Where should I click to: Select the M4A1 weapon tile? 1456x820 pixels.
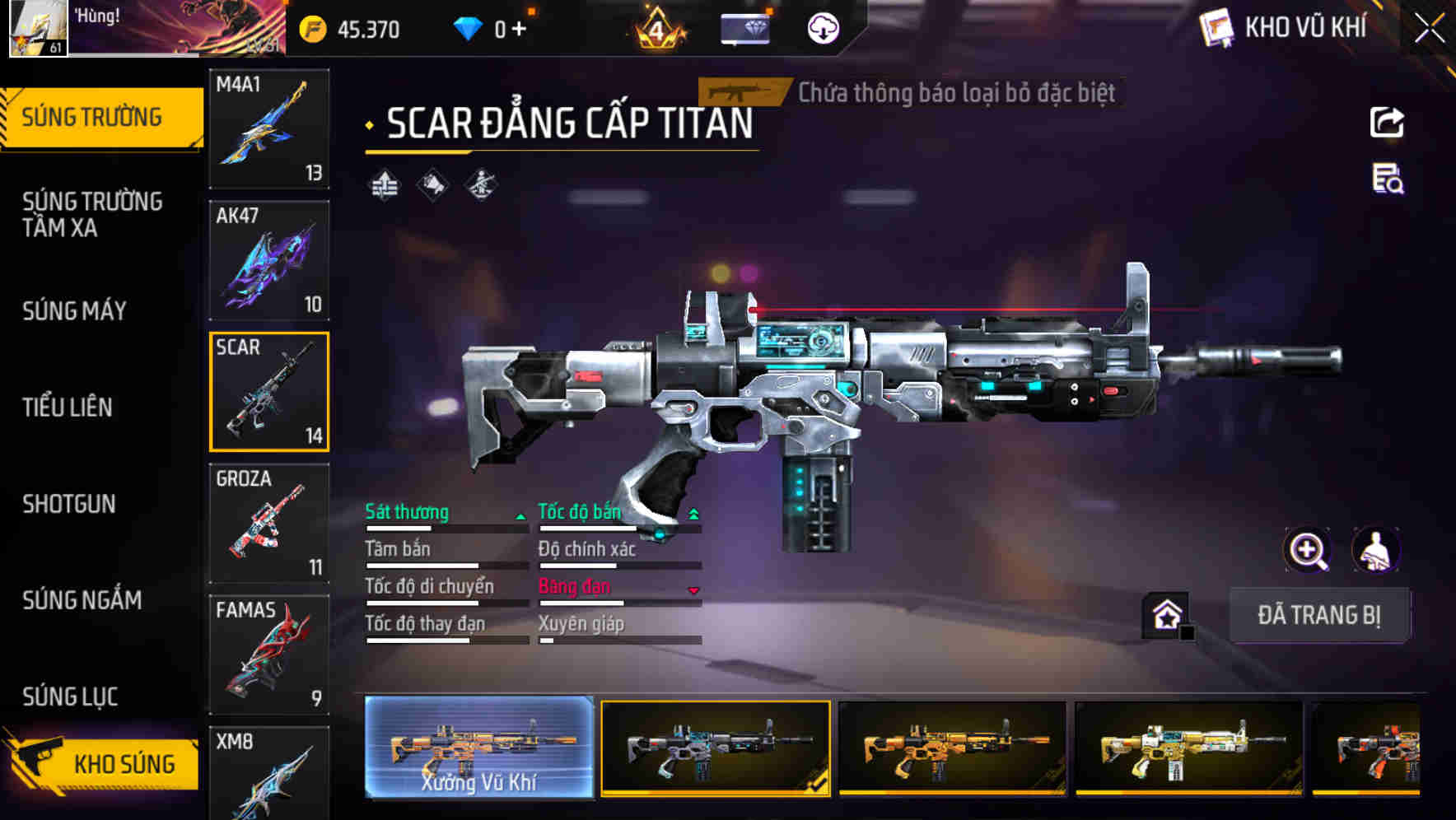(x=269, y=128)
